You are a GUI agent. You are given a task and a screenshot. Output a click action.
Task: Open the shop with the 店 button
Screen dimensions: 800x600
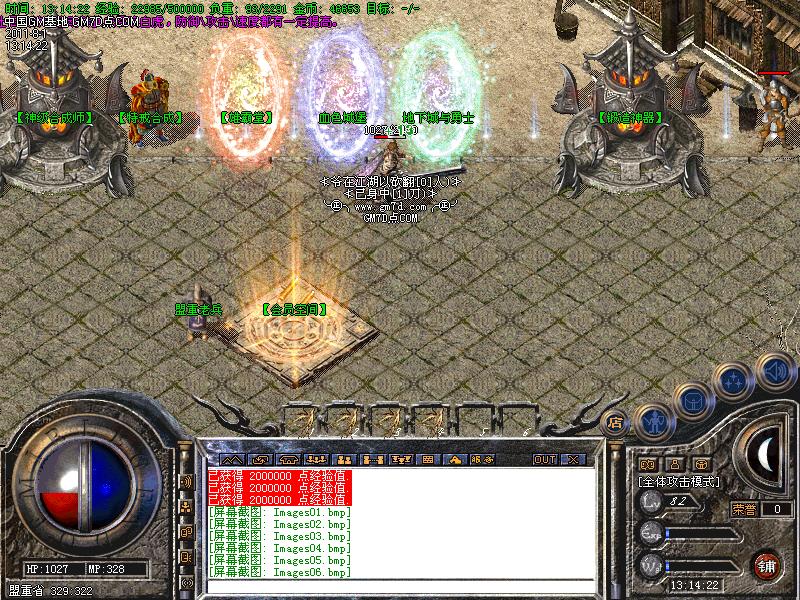coord(615,422)
